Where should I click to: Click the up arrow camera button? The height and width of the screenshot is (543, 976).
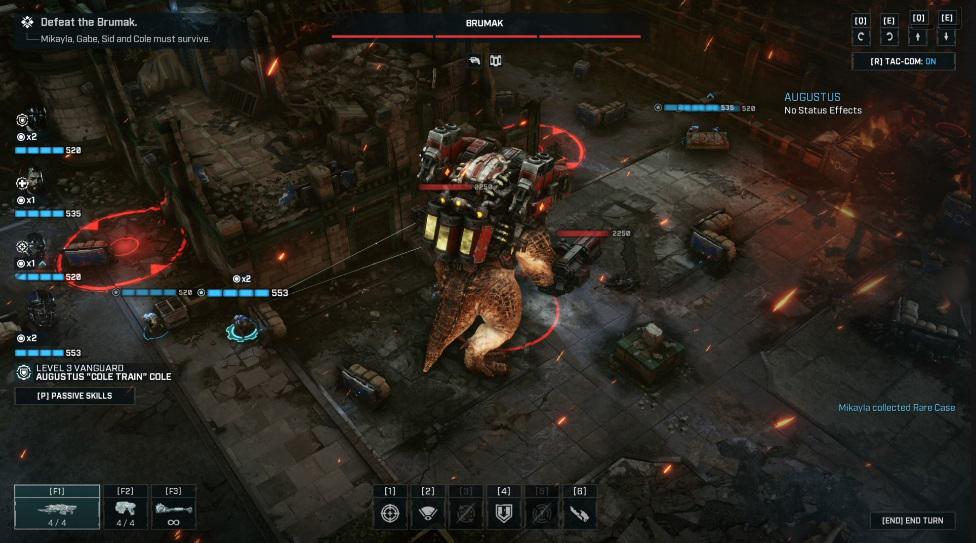919,38
